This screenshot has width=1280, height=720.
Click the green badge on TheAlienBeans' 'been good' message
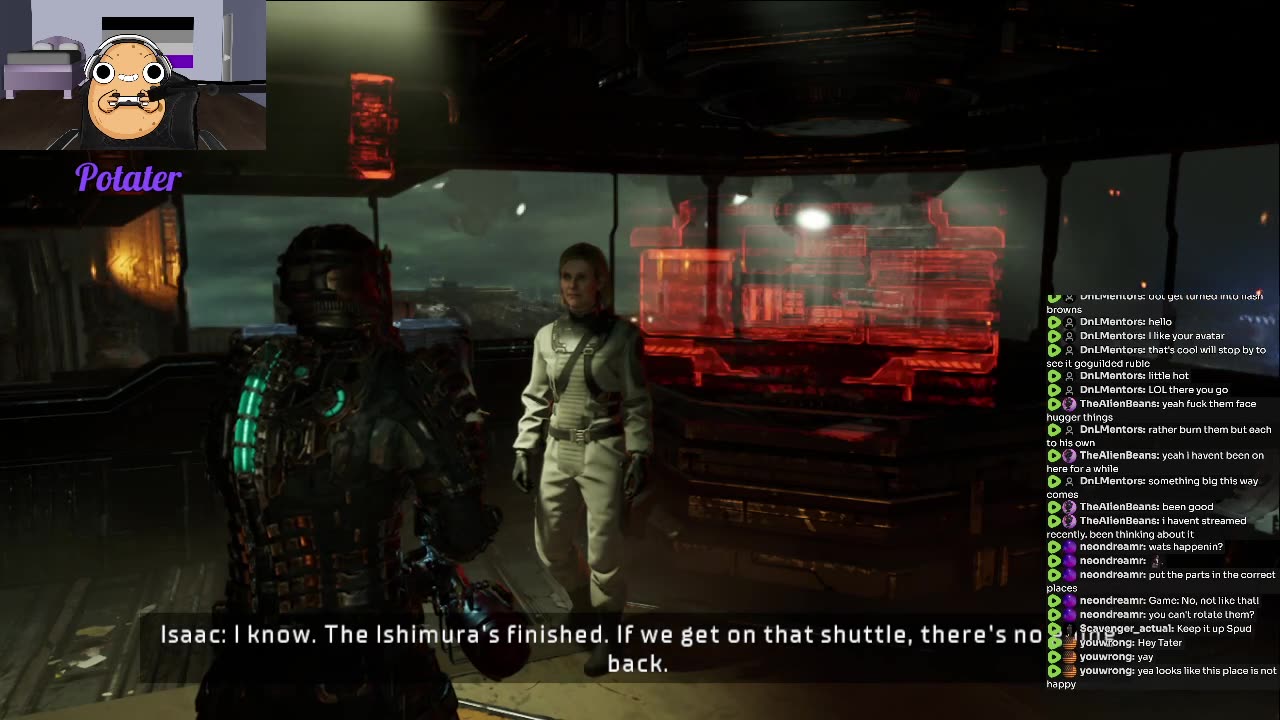pos(1054,506)
